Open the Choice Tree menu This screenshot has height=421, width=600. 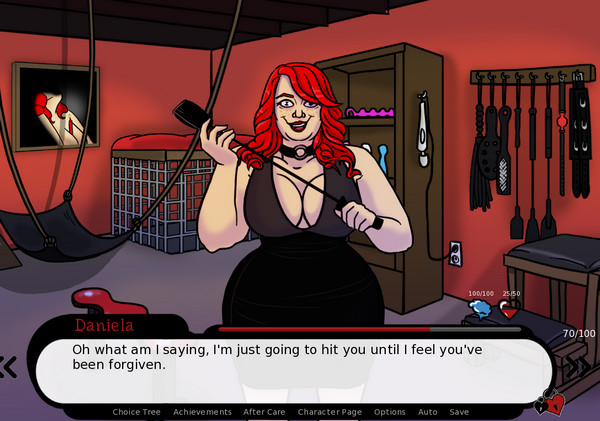click(x=138, y=412)
